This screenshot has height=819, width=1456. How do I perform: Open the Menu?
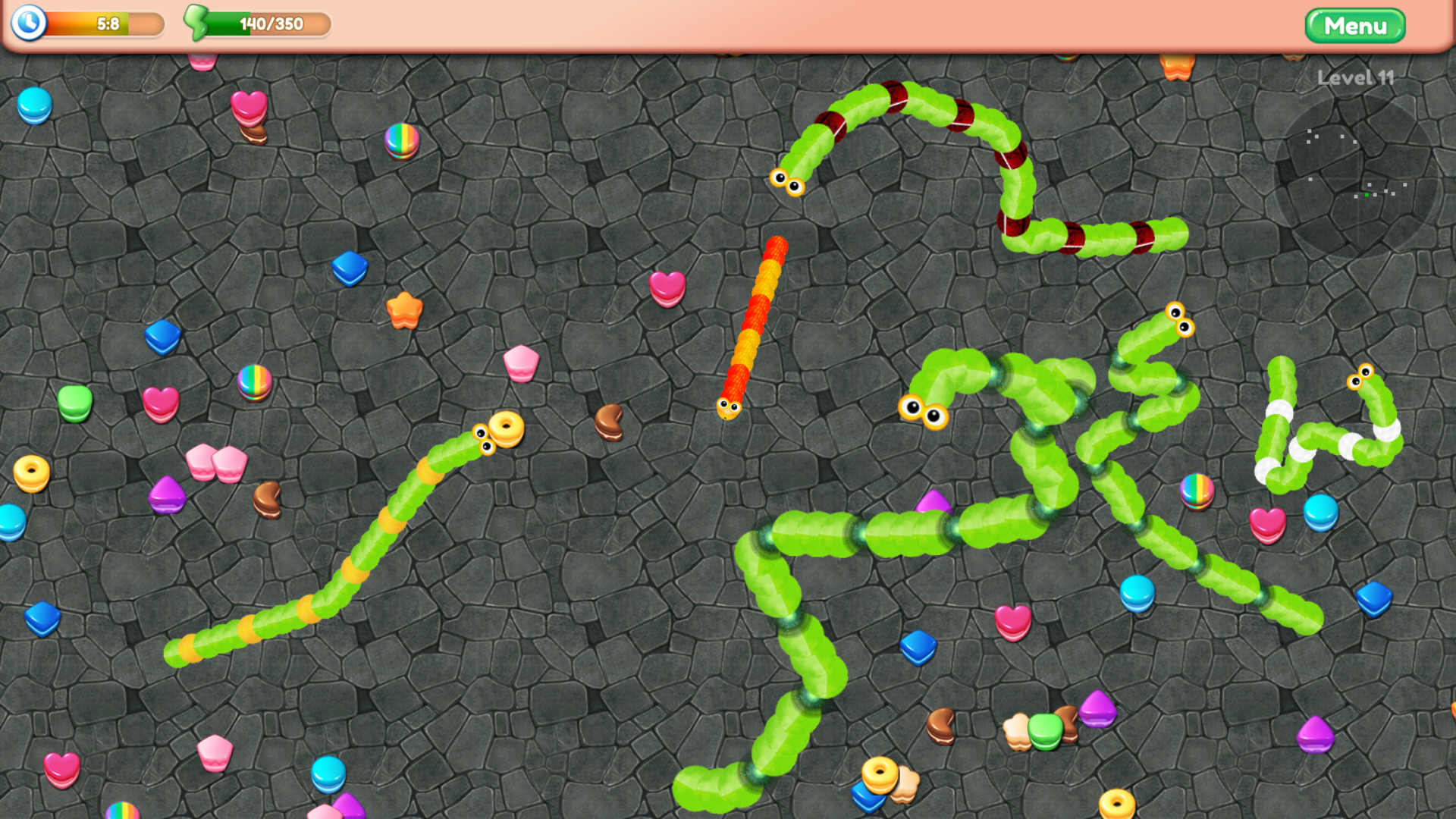1357,26
